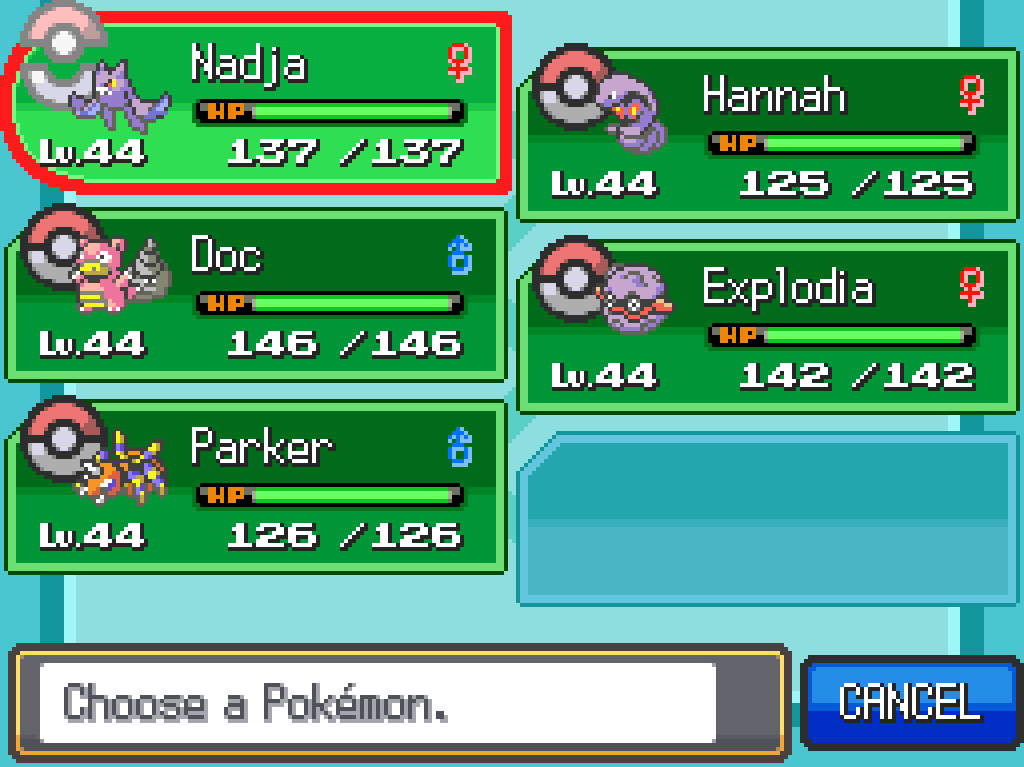Image resolution: width=1024 pixels, height=767 pixels.
Task: Choose Parker the Ariados
Action: pos(257,487)
